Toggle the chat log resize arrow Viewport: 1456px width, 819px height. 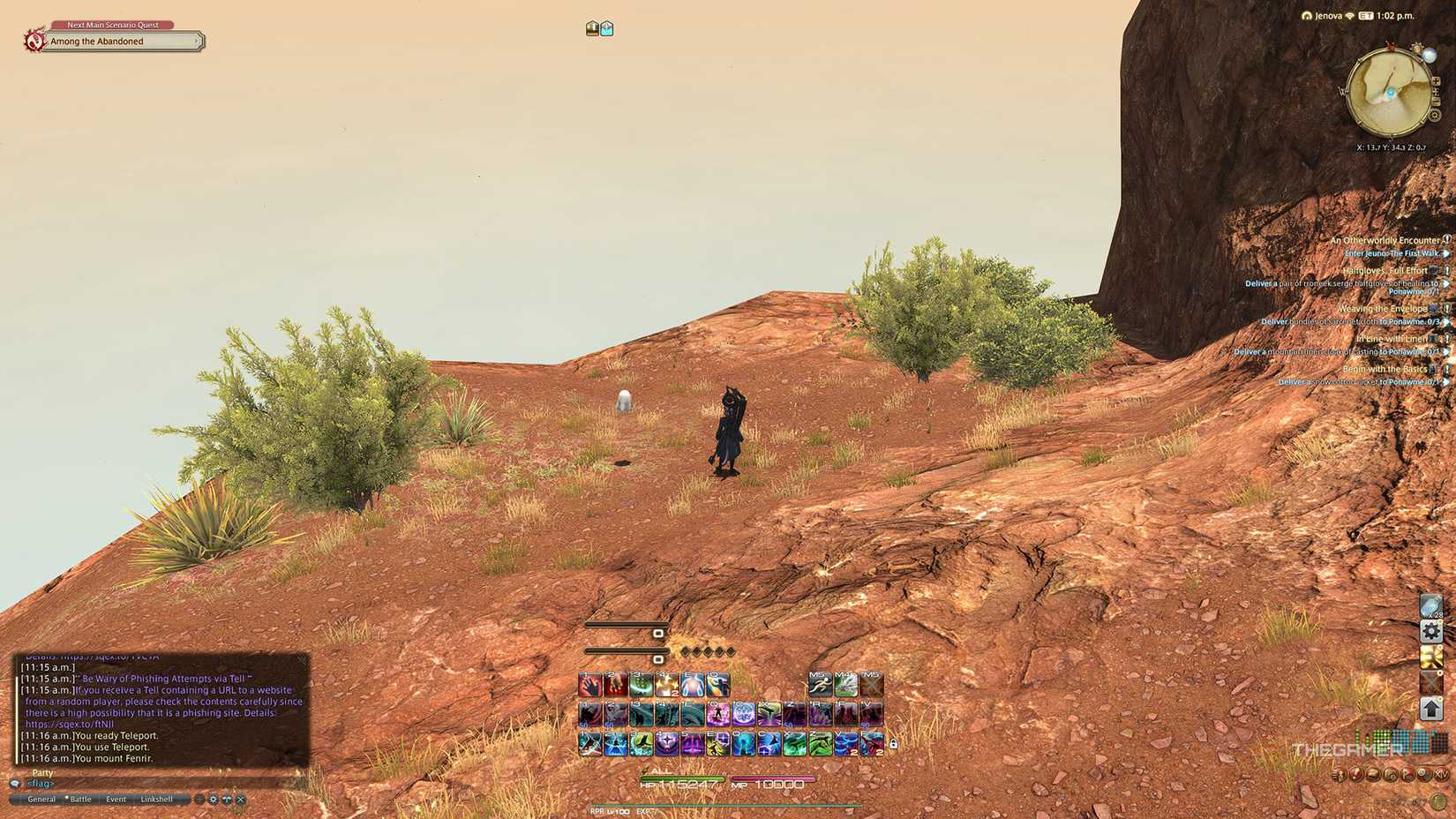pos(227,799)
